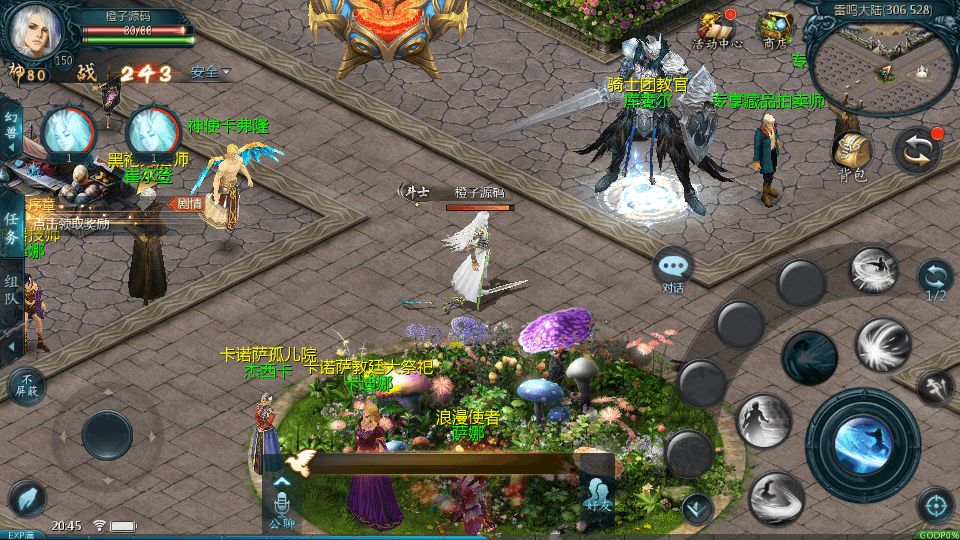
Task: Open the 对话 dialogue bubble
Action: coord(673,268)
